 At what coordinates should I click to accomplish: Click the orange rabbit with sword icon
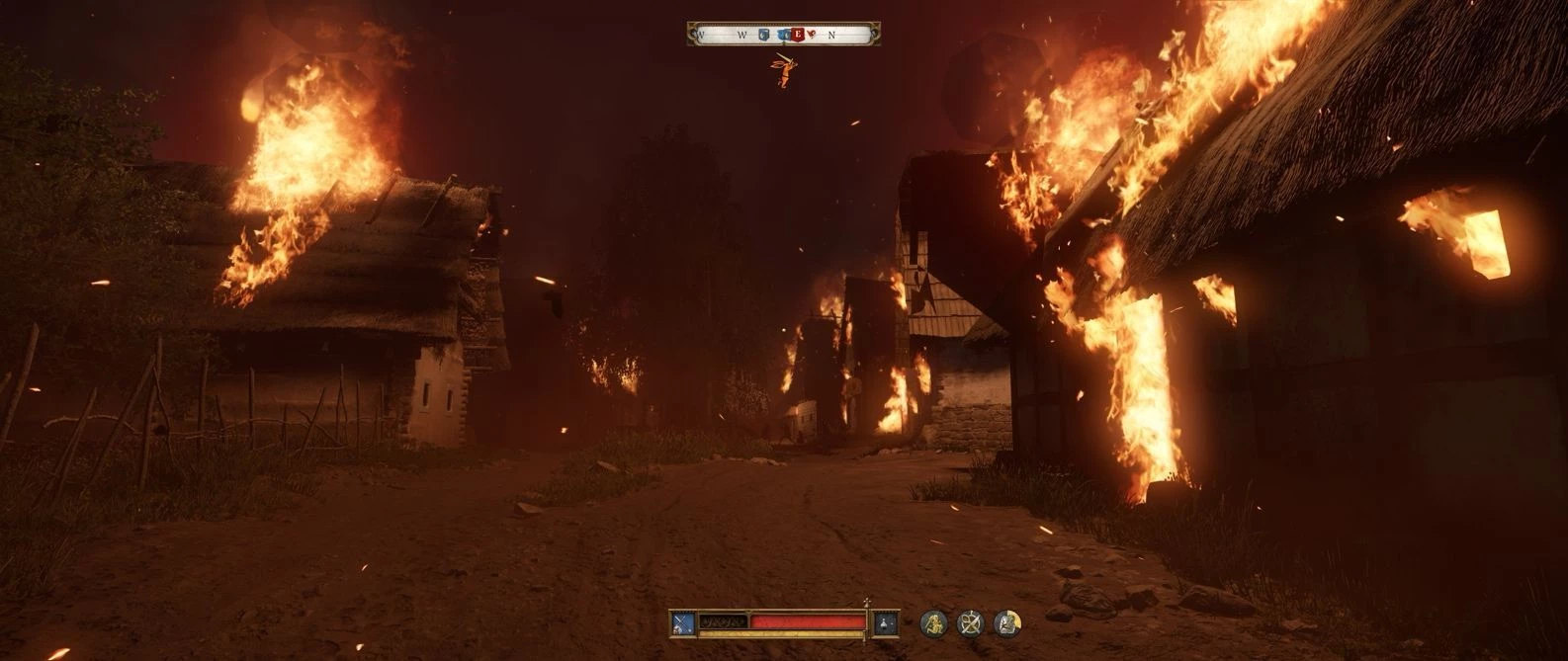[x=784, y=69]
